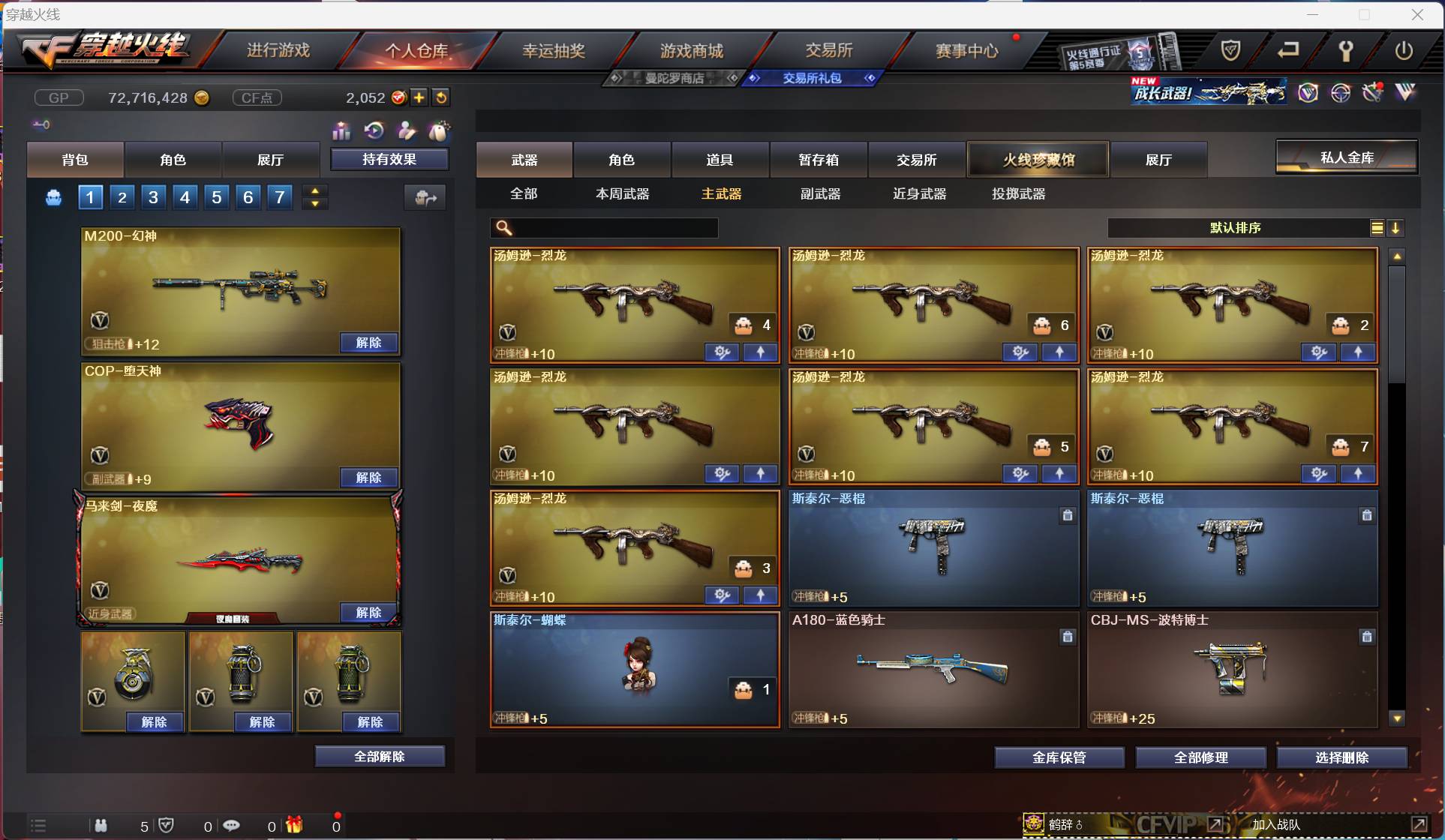Open the 幸运抽奖 menu at the top
This screenshot has width=1445, height=840.
553,49
